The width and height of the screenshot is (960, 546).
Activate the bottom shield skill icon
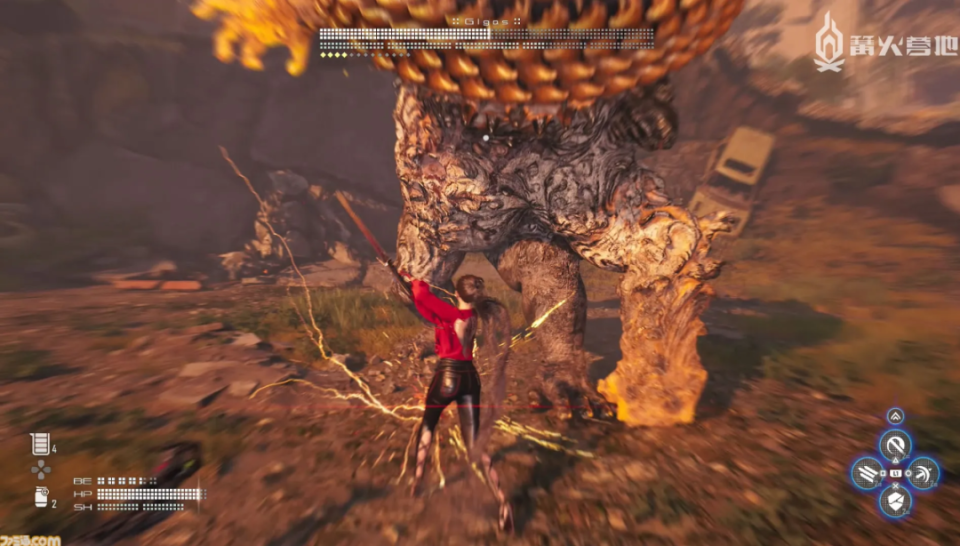894,501
